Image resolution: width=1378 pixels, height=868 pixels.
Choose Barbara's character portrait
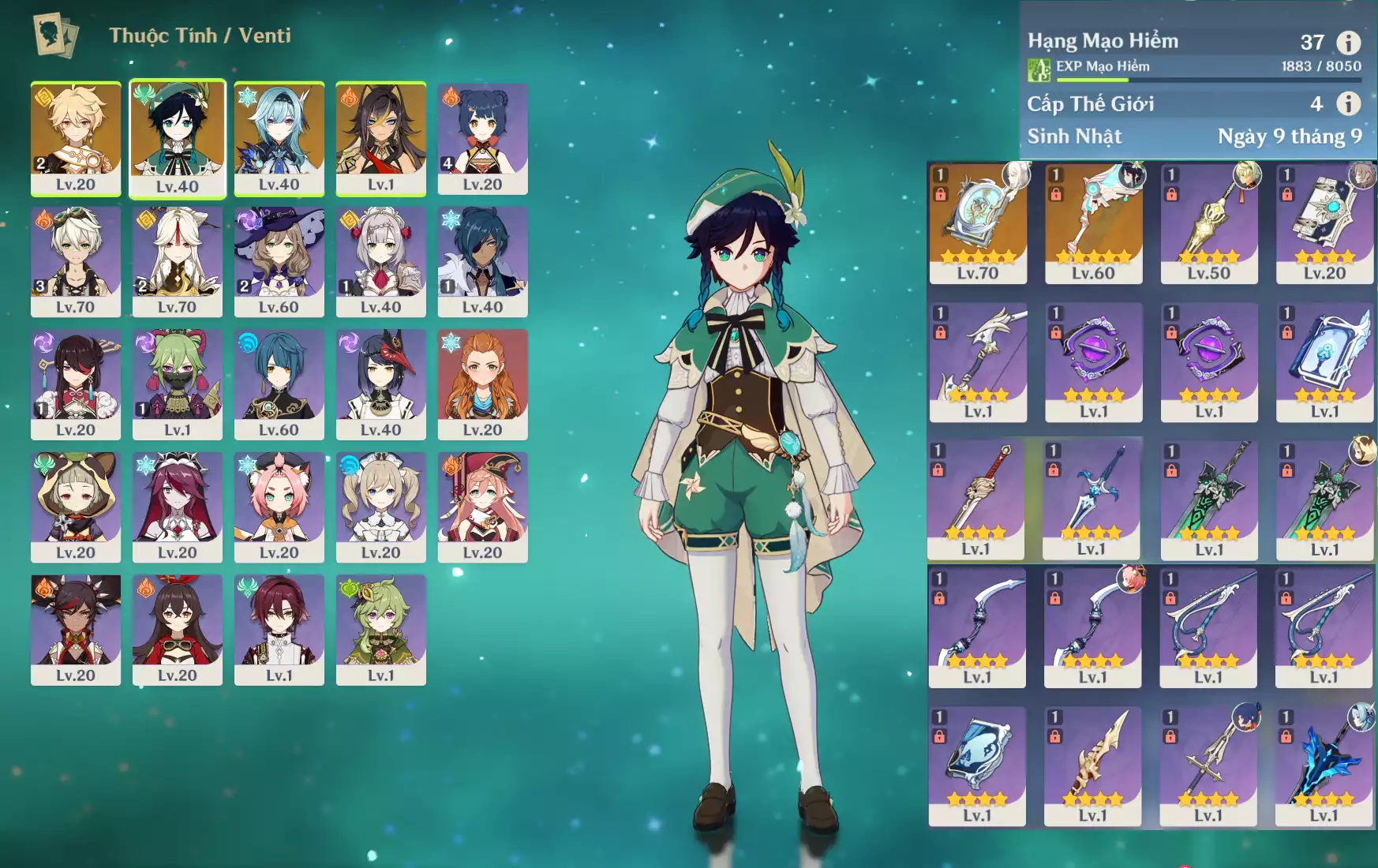381,507
